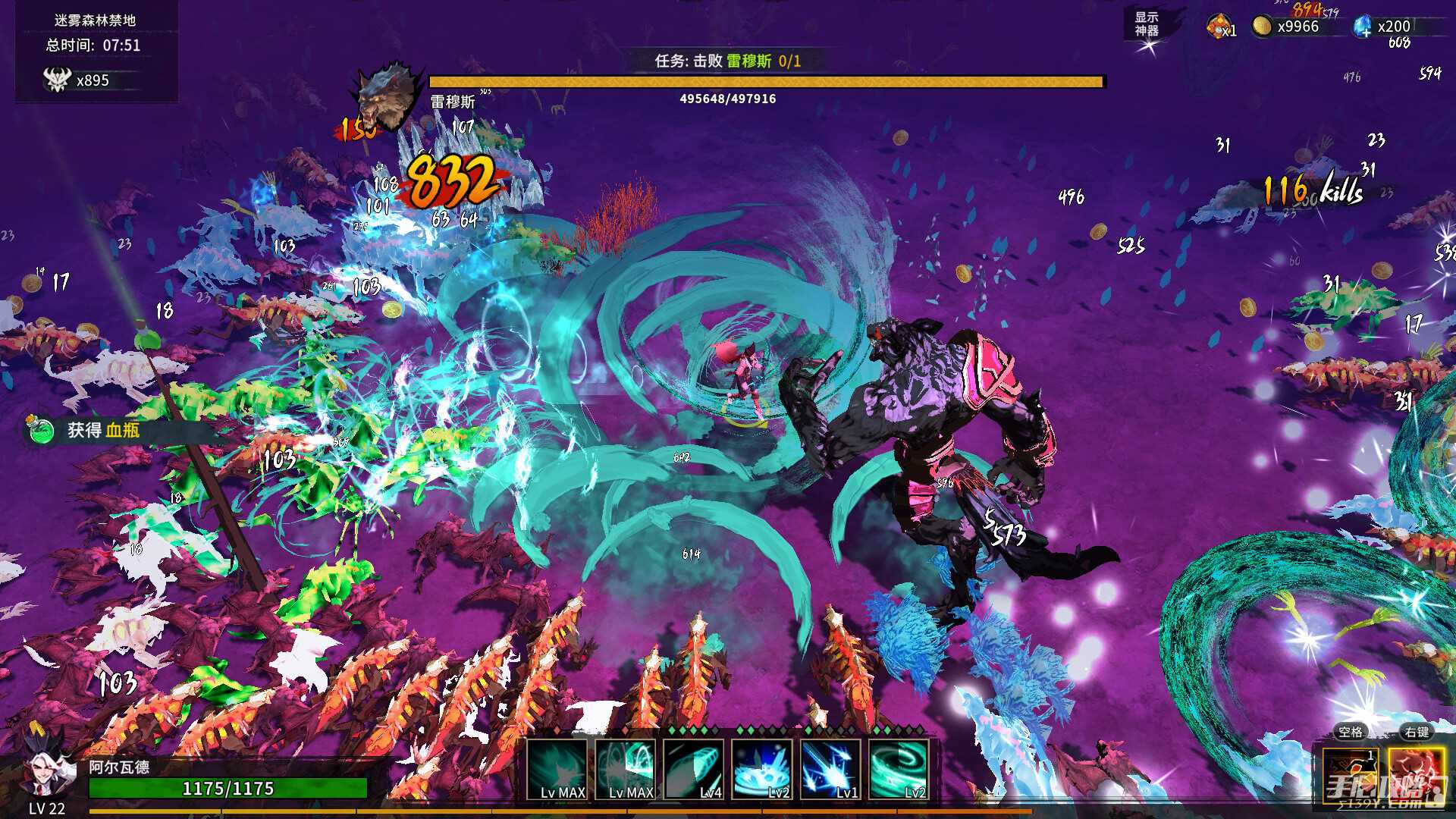Show the 击败 雷穆斯 quest objective tracker

pyautogui.click(x=727, y=61)
